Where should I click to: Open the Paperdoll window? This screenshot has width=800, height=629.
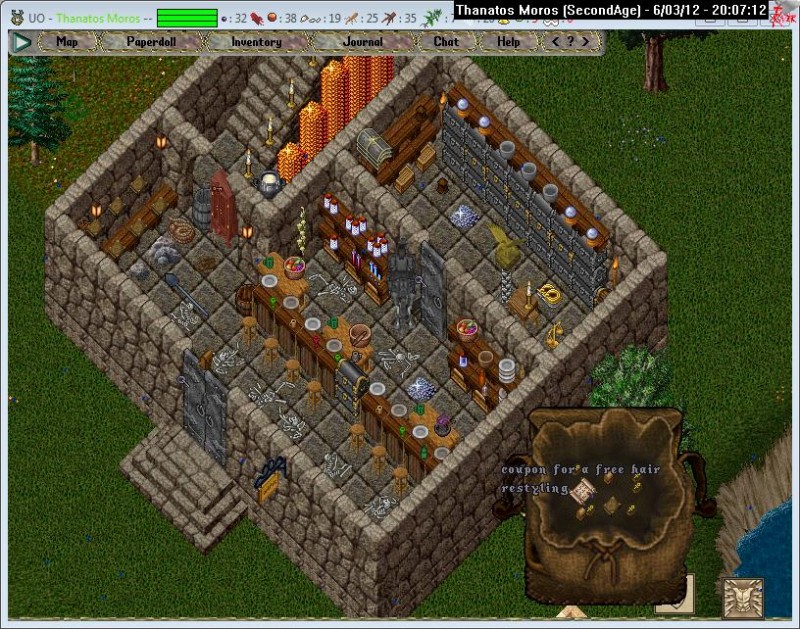pyautogui.click(x=151, y=42)
